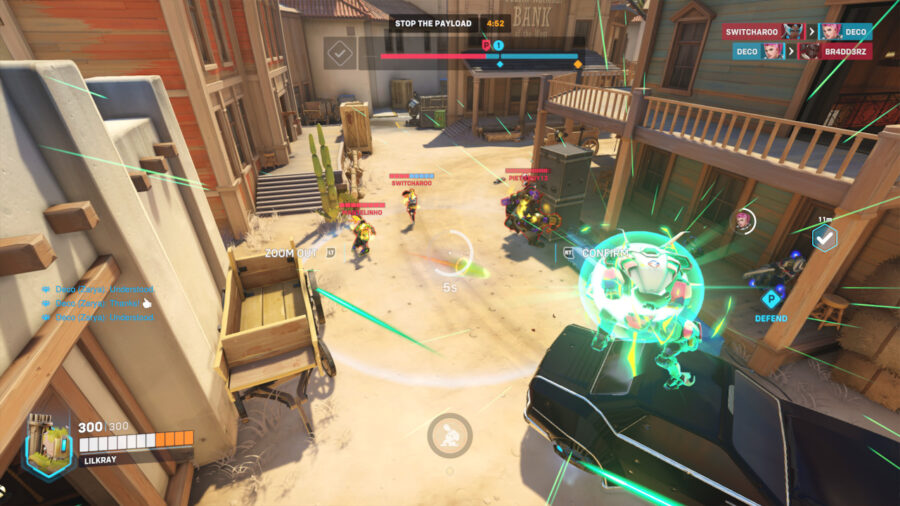Click the Defend payload objective marker

coord(771,298)
